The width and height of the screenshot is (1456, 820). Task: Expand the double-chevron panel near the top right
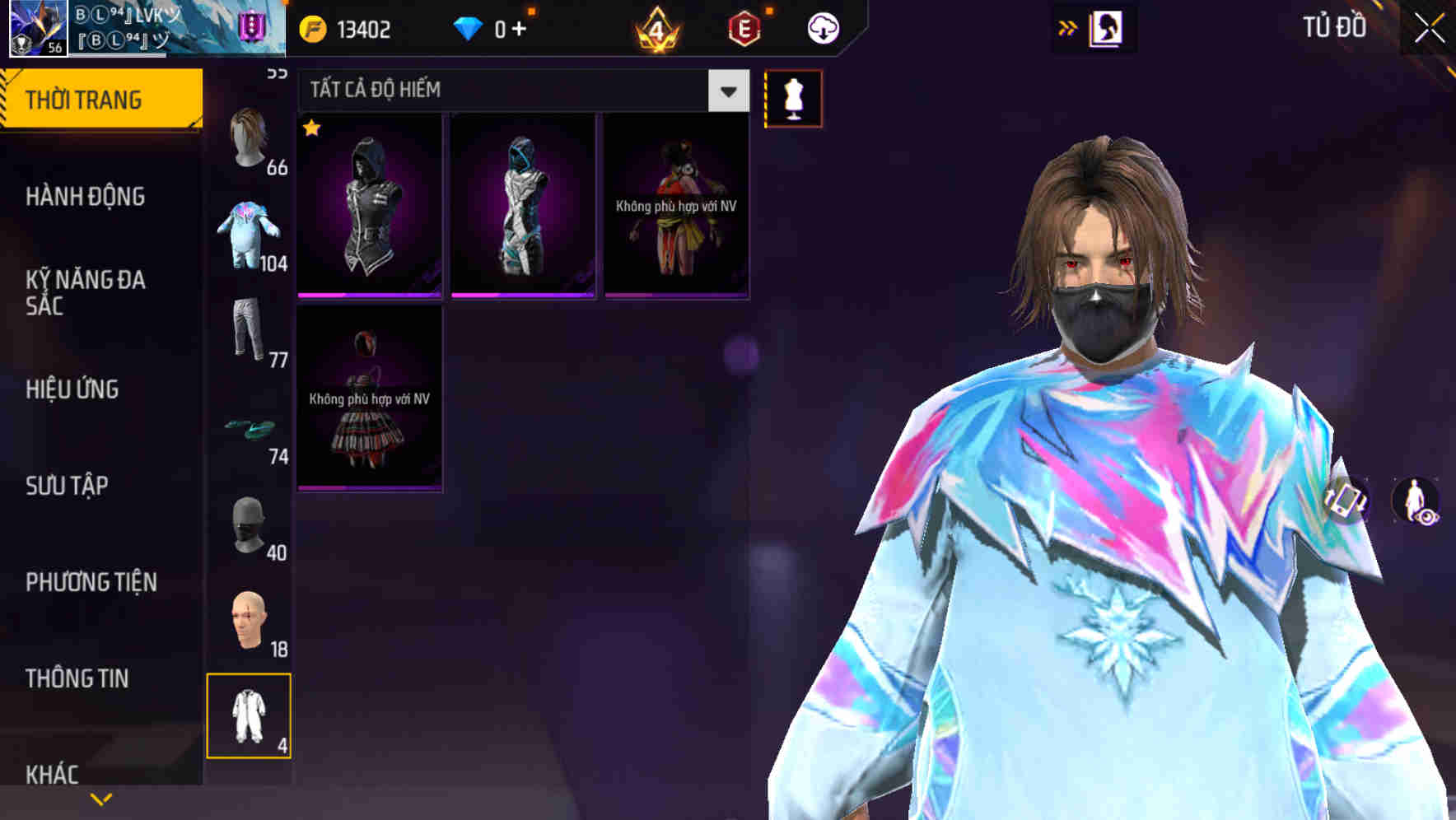pos(1068,26)
